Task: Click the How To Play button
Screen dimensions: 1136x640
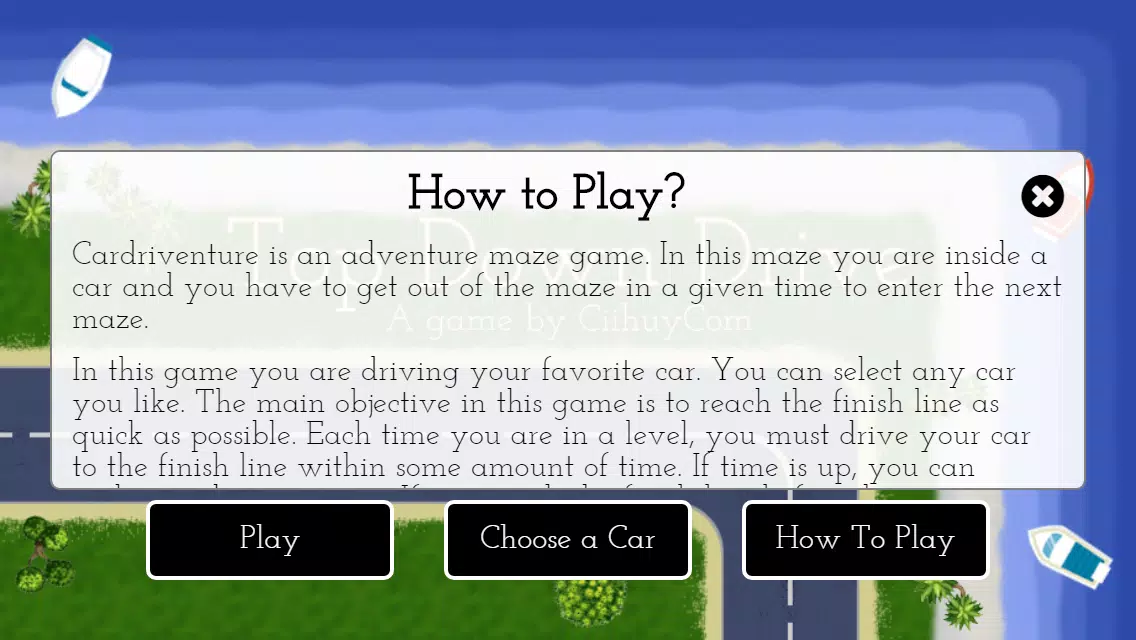Action: coord(865,540)
